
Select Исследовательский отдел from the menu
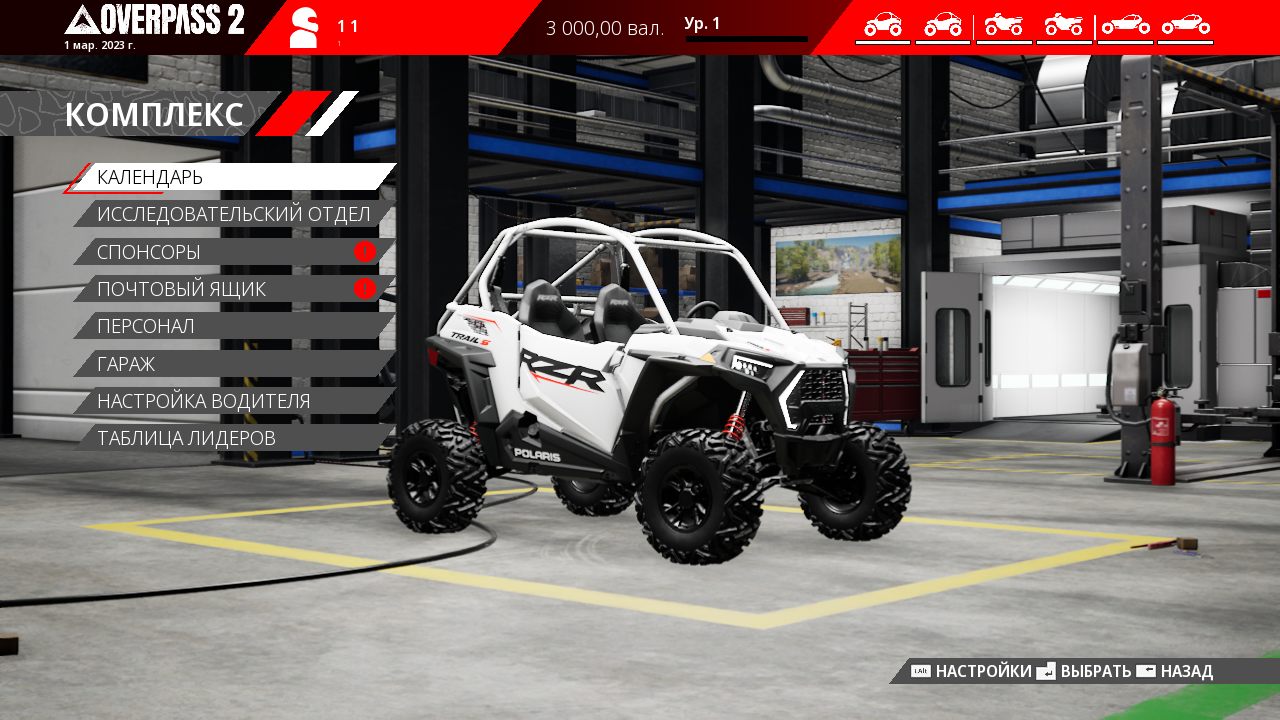point(233,214)
